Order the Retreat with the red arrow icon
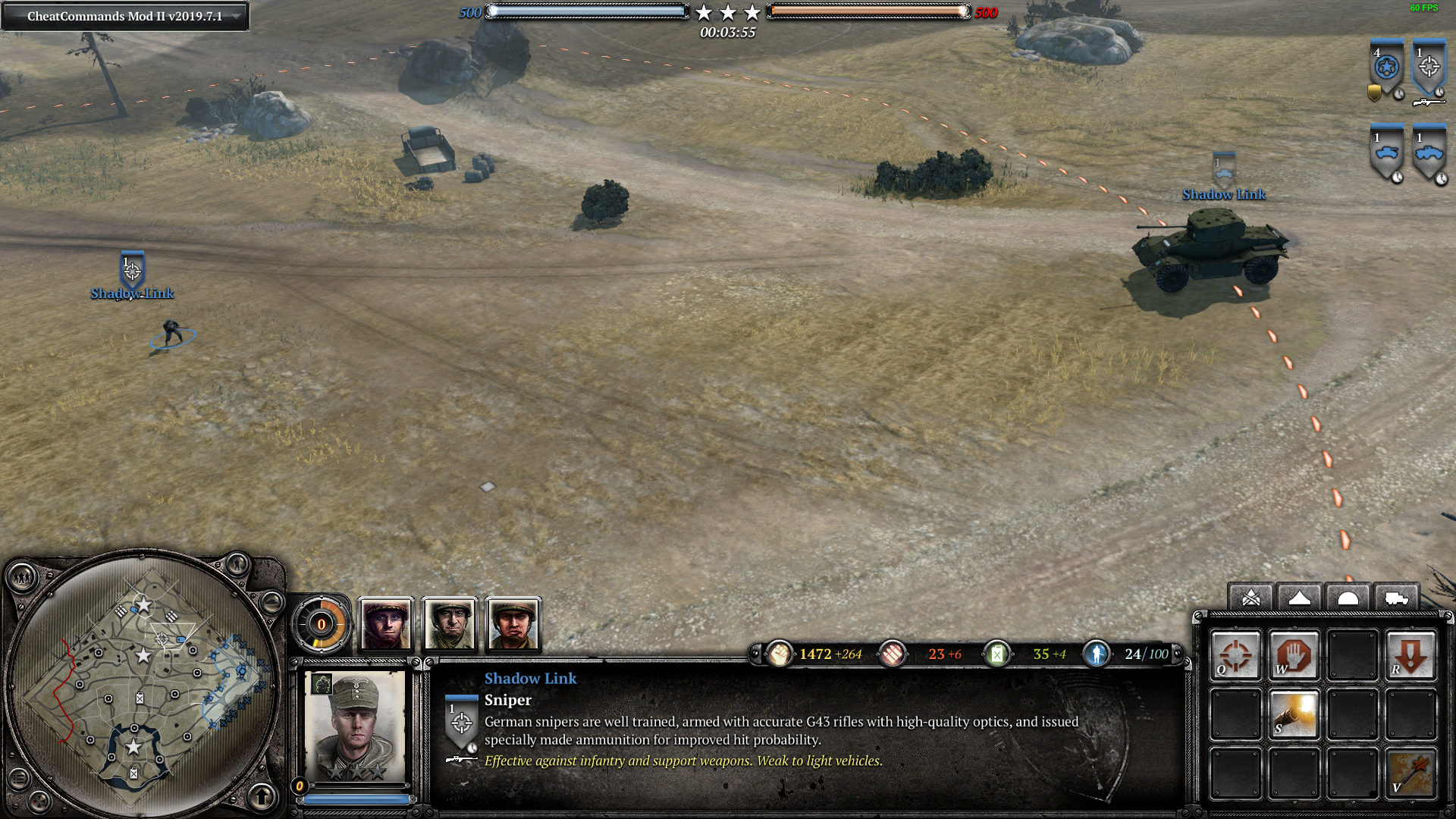 coord(1410,655)
